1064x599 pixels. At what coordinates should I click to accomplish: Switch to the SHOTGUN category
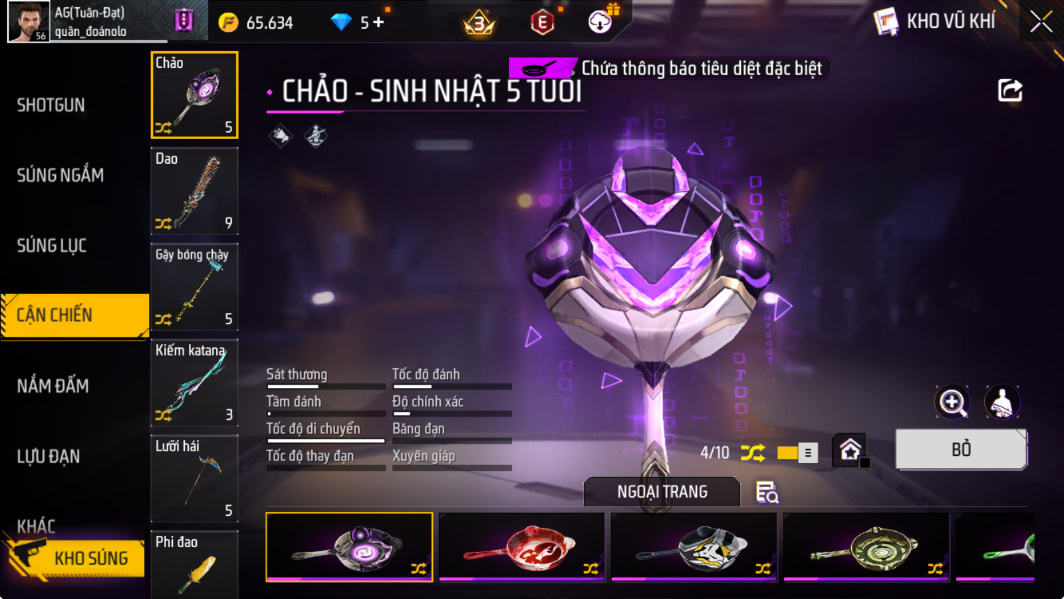coord(51,105)
